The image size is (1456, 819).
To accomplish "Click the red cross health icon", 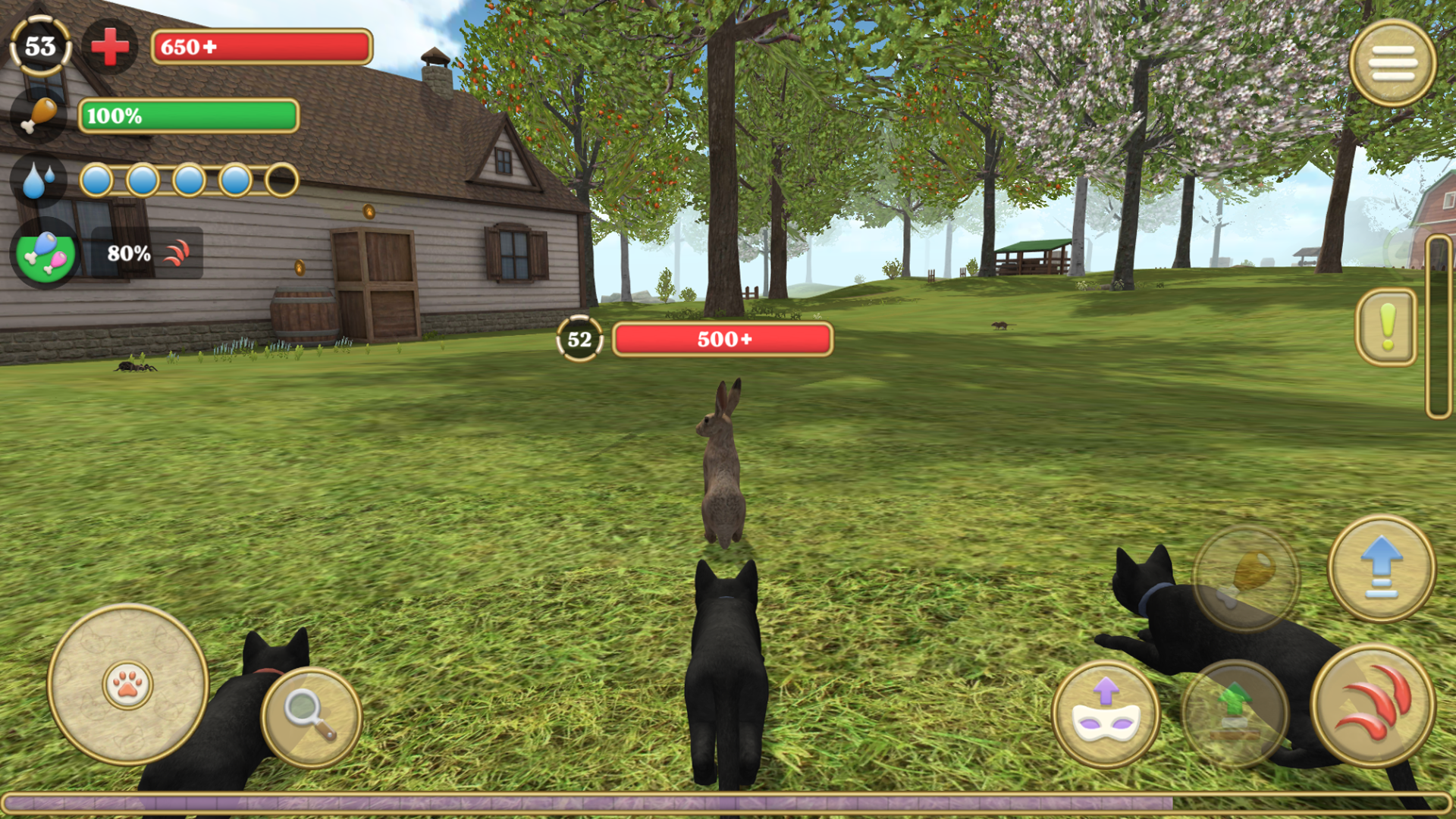I will (111, 47).
